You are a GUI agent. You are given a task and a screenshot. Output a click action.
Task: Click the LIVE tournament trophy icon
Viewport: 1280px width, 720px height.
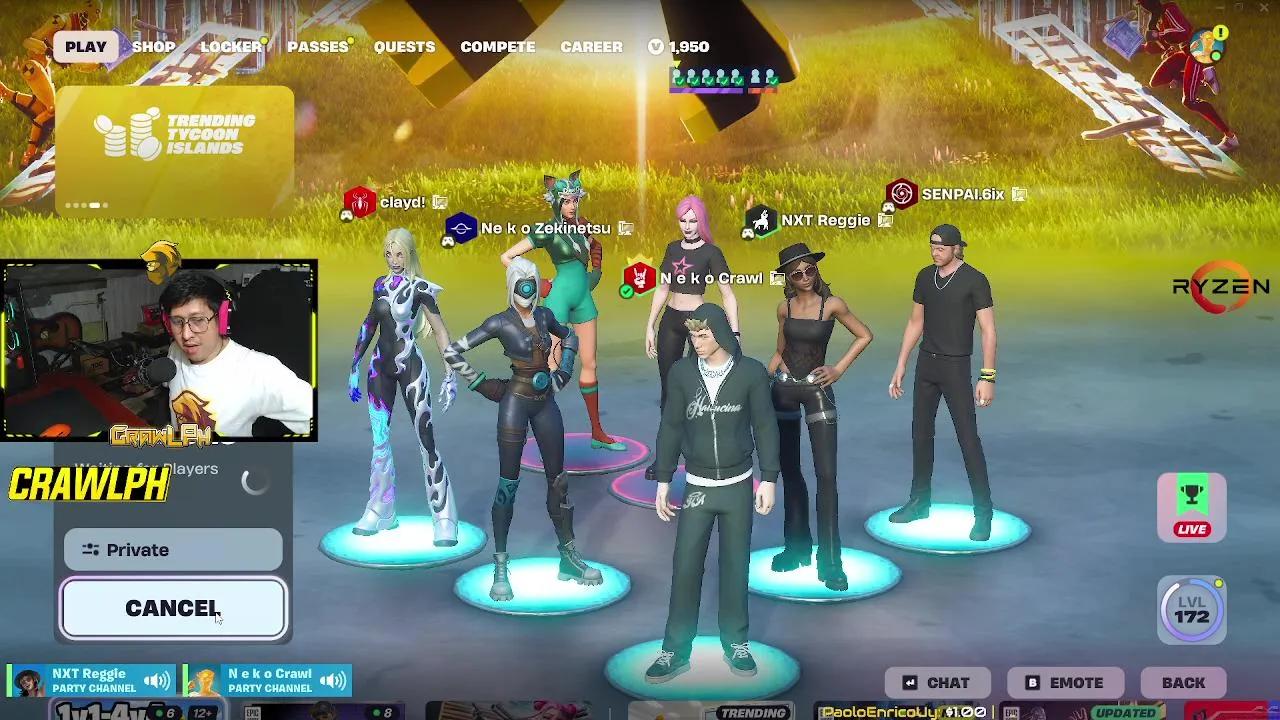pyautogui.click(x=1190, y=505)
